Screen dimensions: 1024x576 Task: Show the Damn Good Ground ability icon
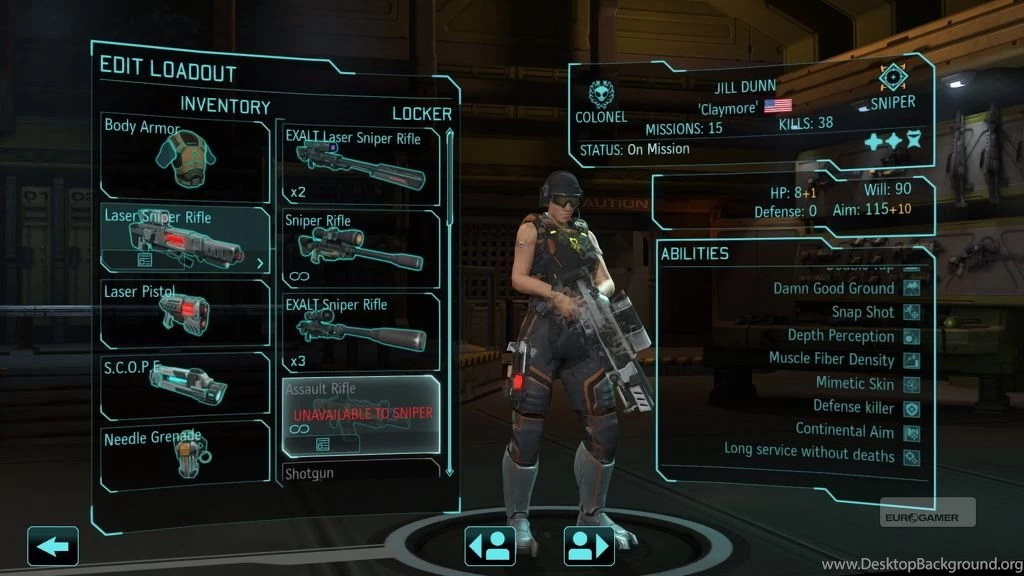(x=912, y=289)
